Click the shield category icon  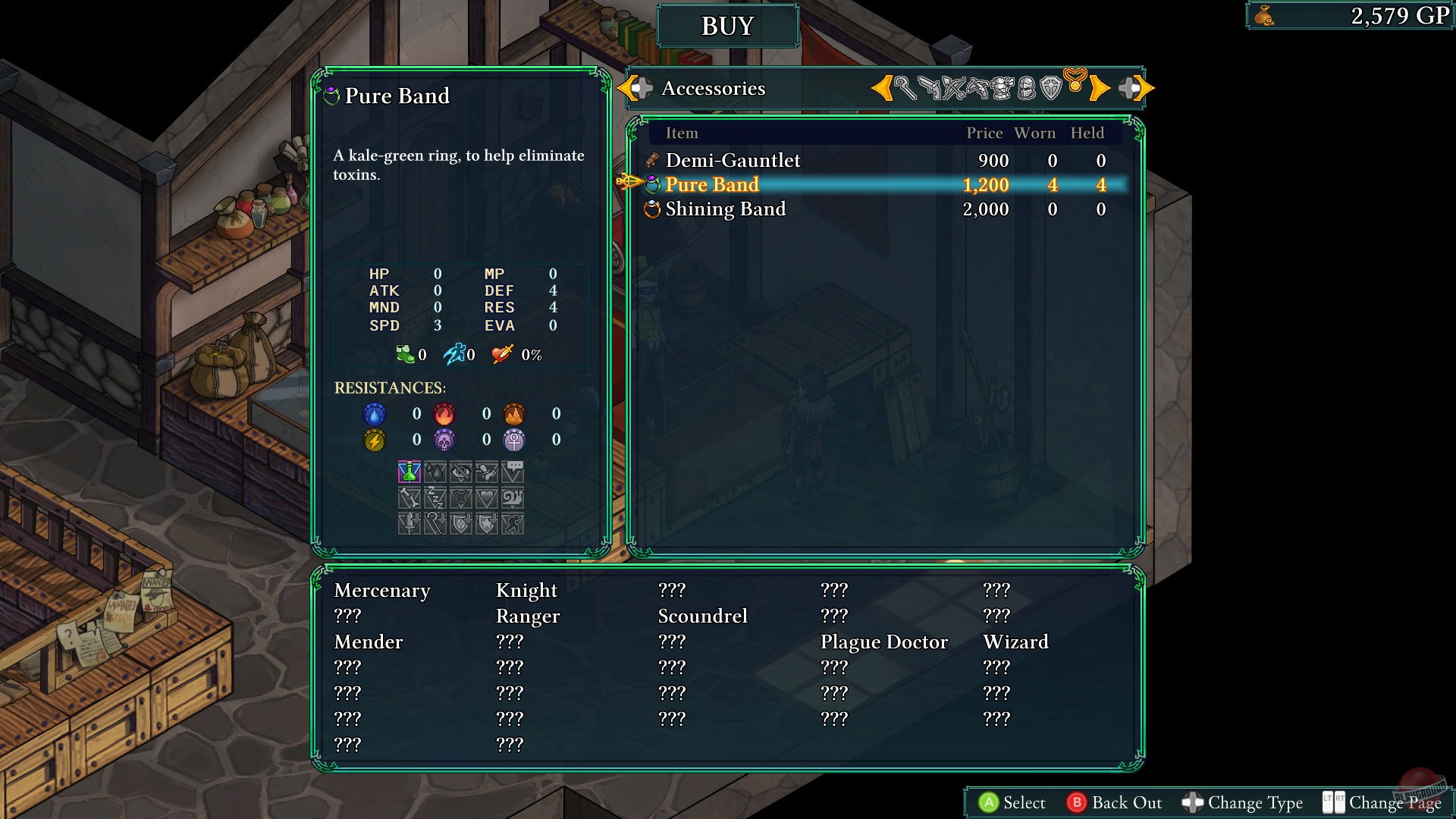[x=1052, y=87]
